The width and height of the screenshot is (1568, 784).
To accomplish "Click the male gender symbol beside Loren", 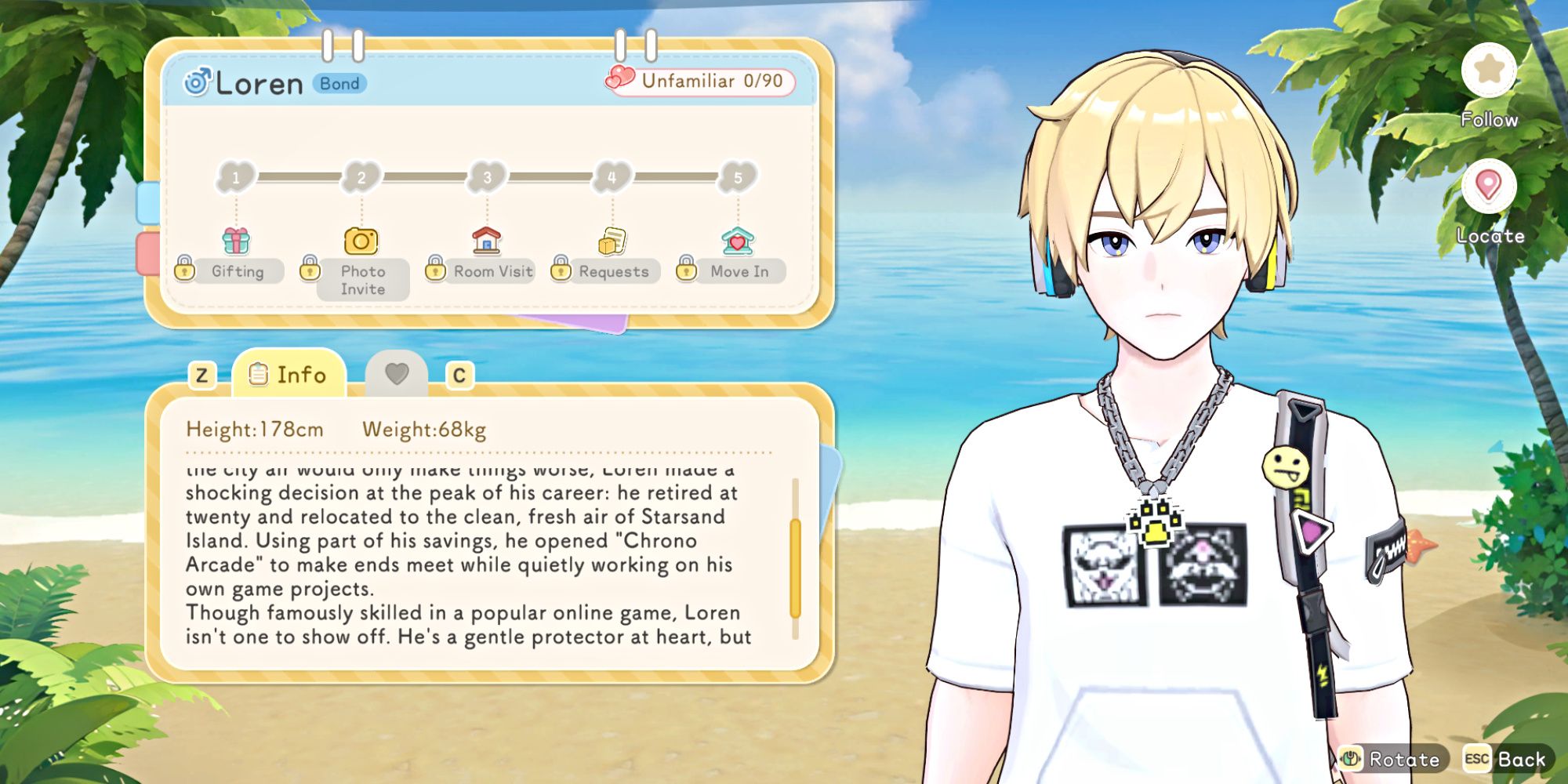I will pos(198,80).
